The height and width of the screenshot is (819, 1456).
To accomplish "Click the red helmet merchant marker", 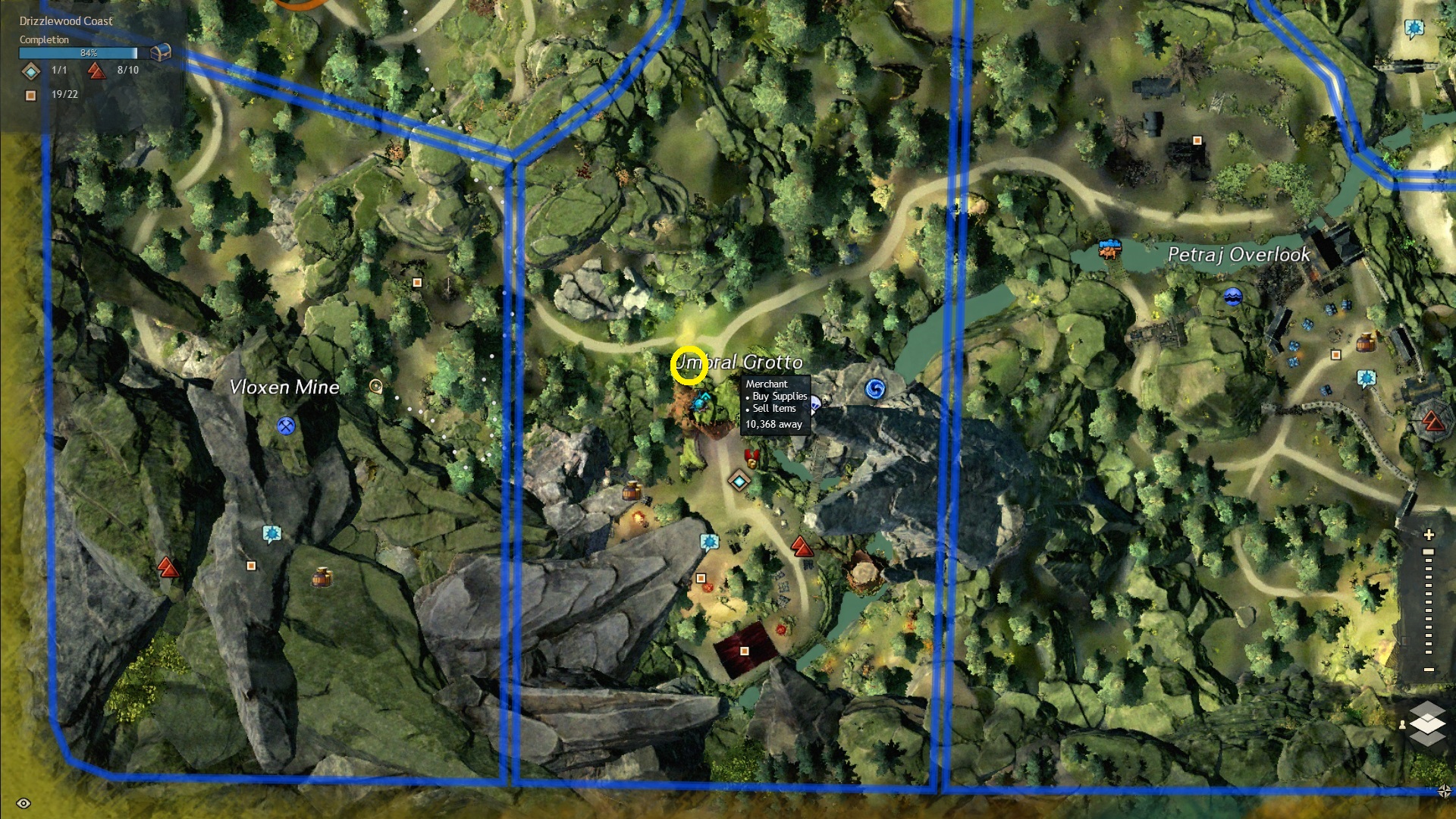I will (x=752, y=457).
